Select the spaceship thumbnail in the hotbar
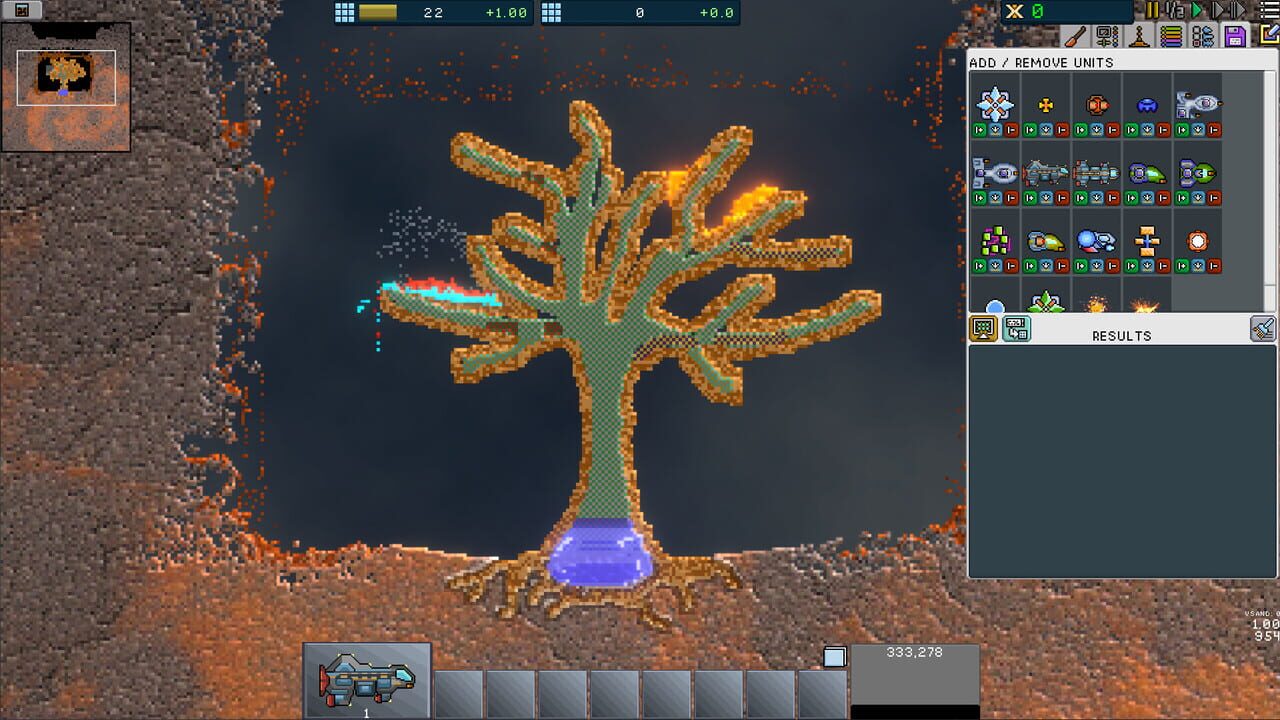 [x=365, y=680]
